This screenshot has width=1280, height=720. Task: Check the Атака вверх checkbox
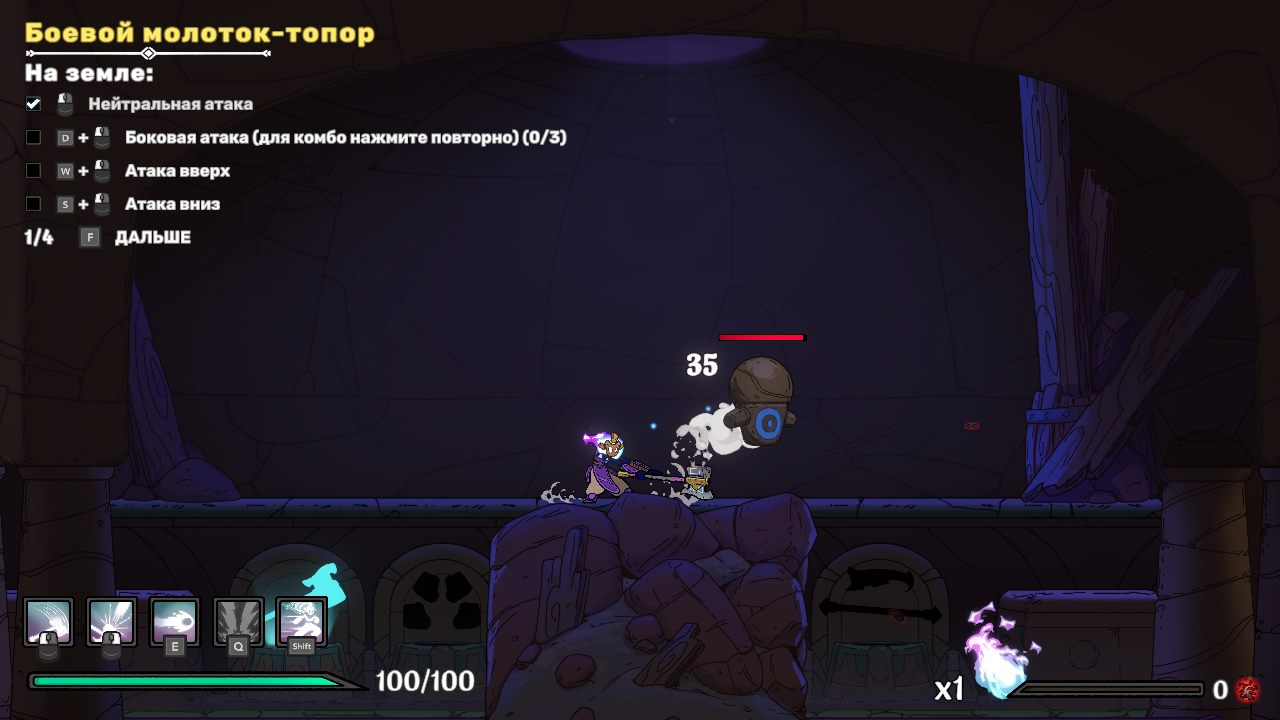[x=33, y=170]
